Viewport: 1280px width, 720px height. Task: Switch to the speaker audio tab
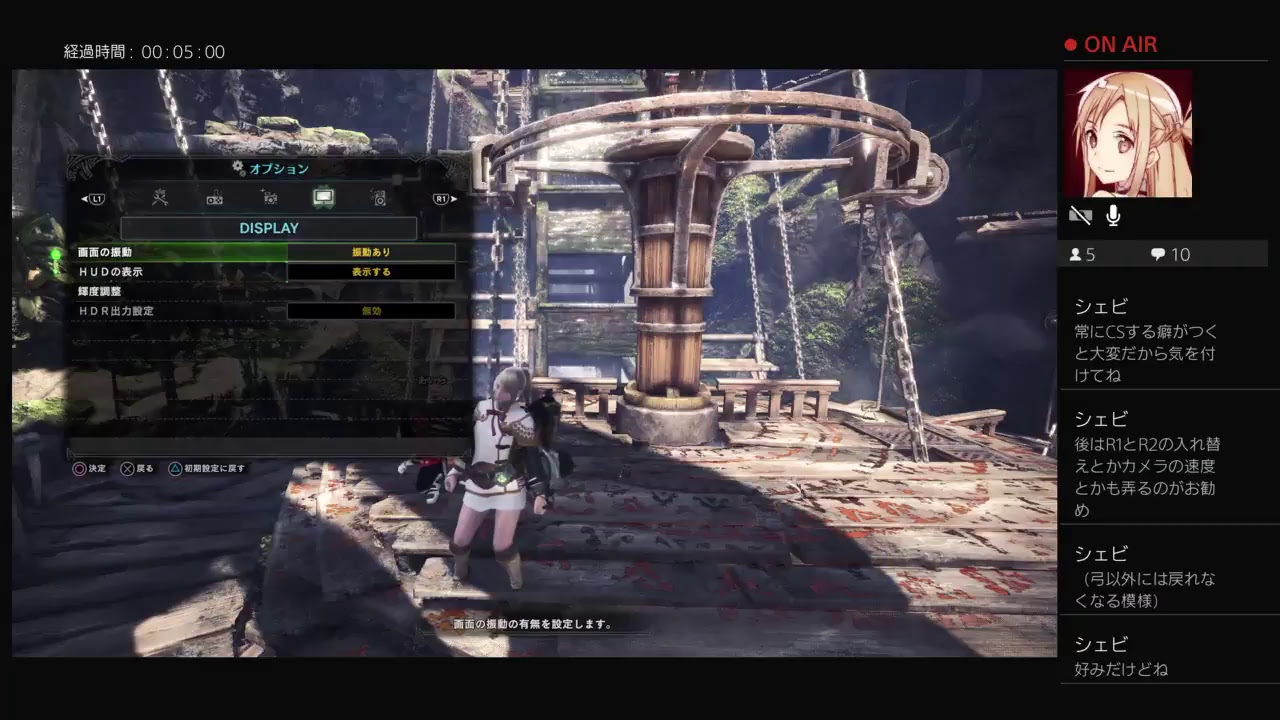(x=378, y=198)
